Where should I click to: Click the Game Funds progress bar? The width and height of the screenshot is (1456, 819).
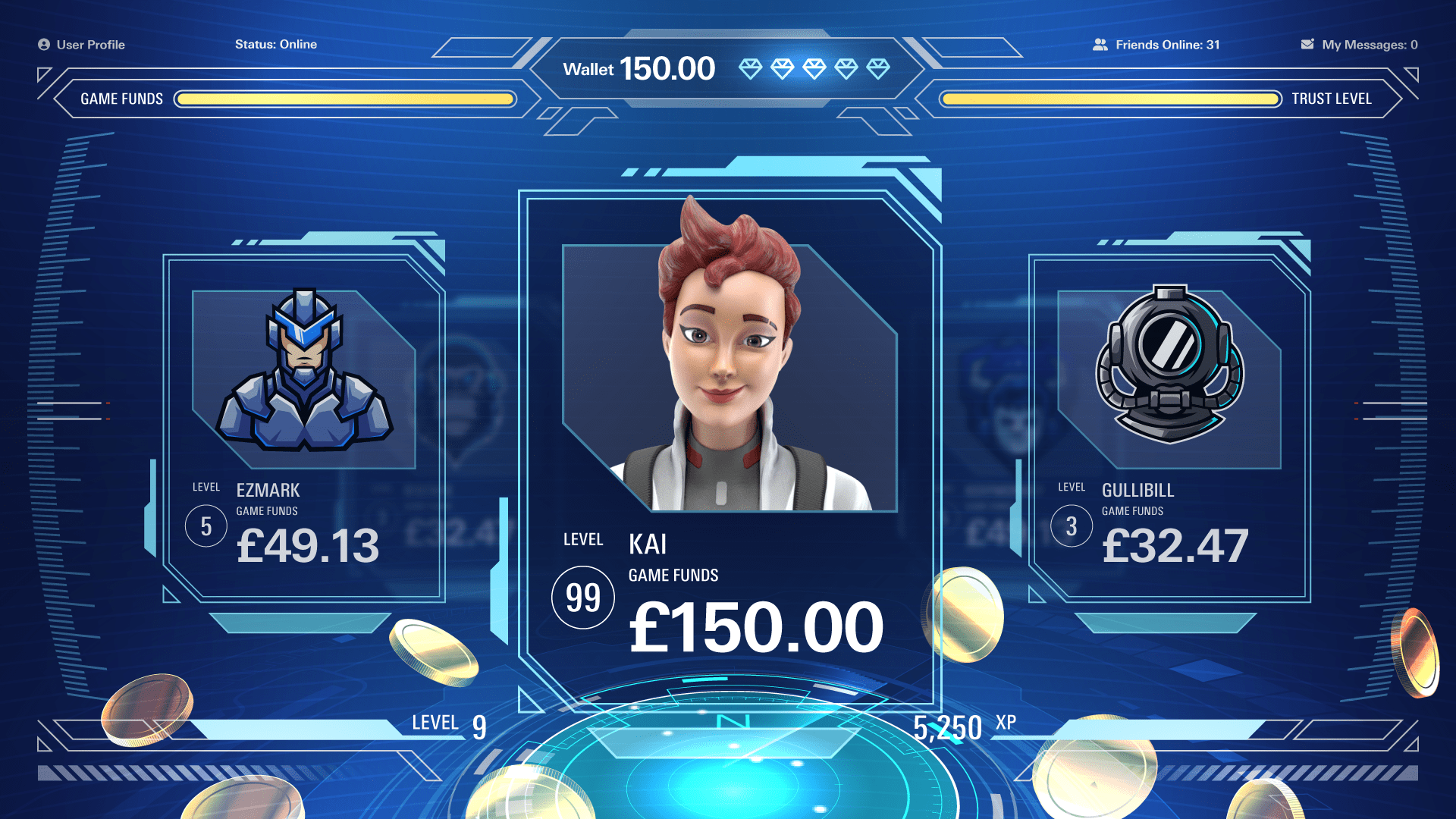[343, 99]
